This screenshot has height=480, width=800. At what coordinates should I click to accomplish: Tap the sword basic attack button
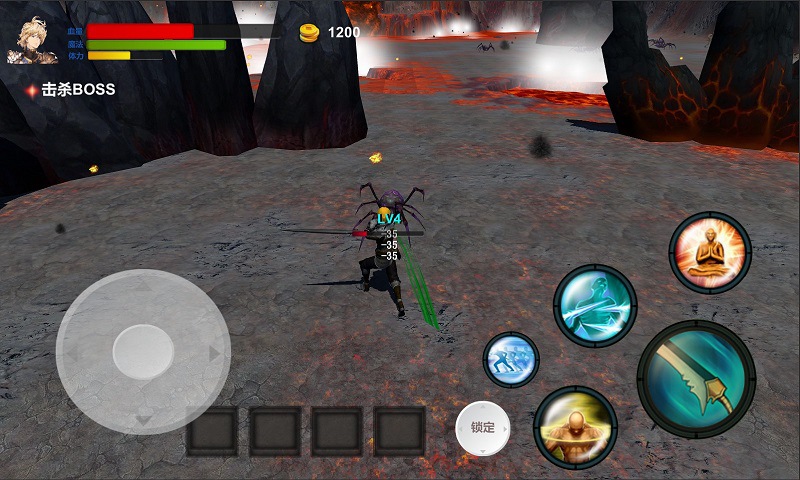click(x=696, y=379)
